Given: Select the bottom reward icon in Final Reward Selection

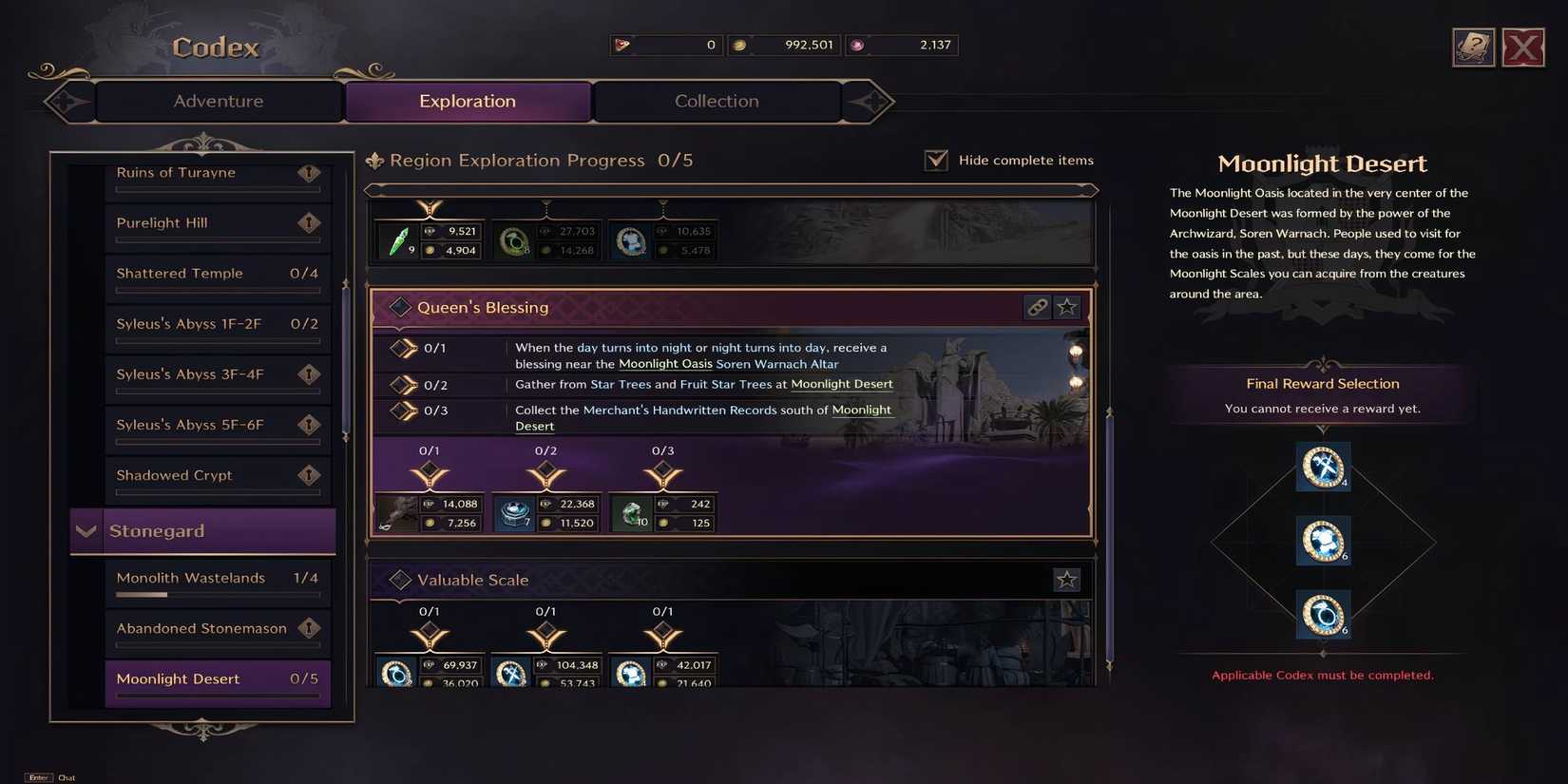Looking at the screenshot, I should point(1323,614).
